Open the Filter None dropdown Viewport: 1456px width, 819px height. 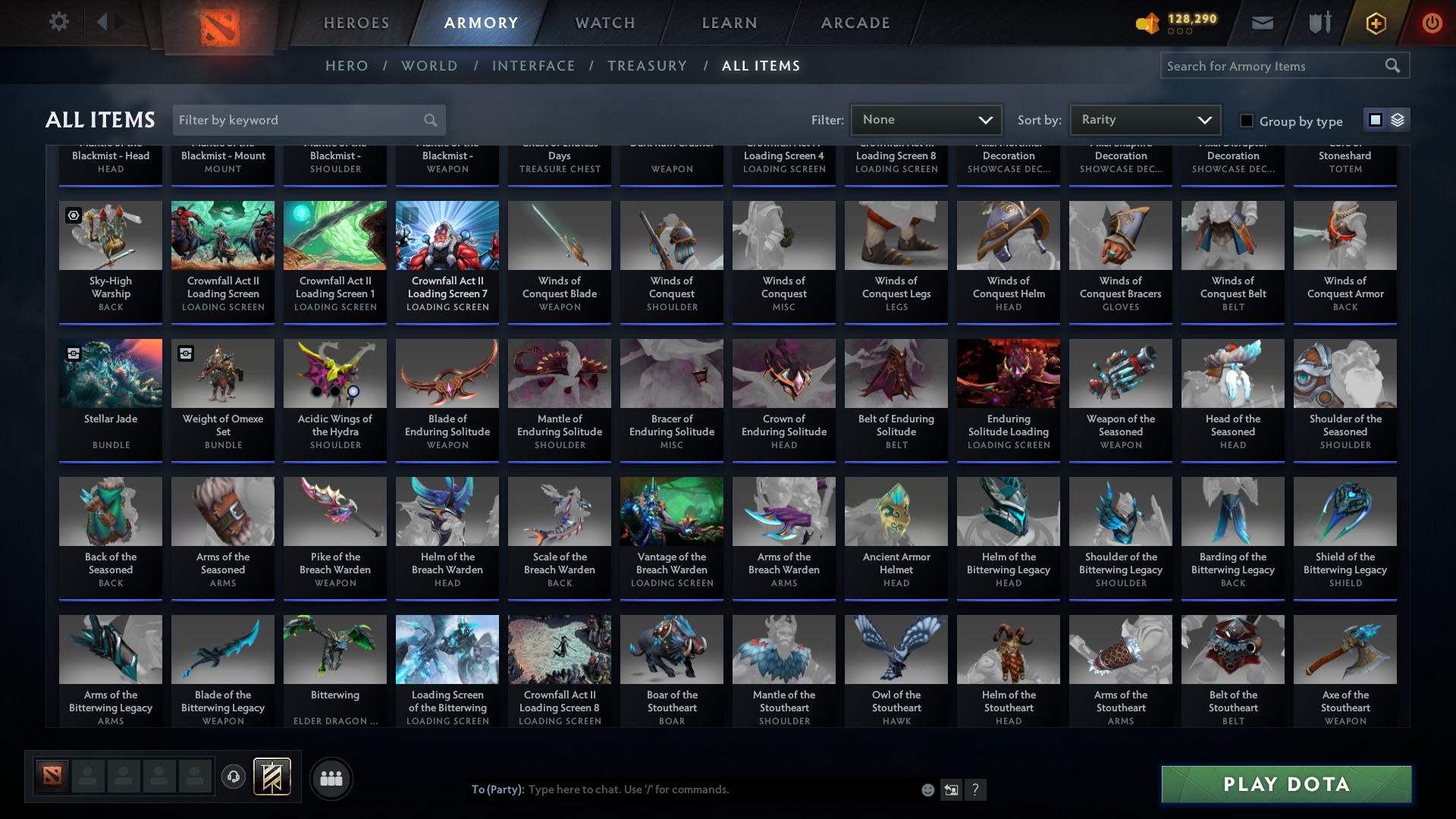coord(927,119)
